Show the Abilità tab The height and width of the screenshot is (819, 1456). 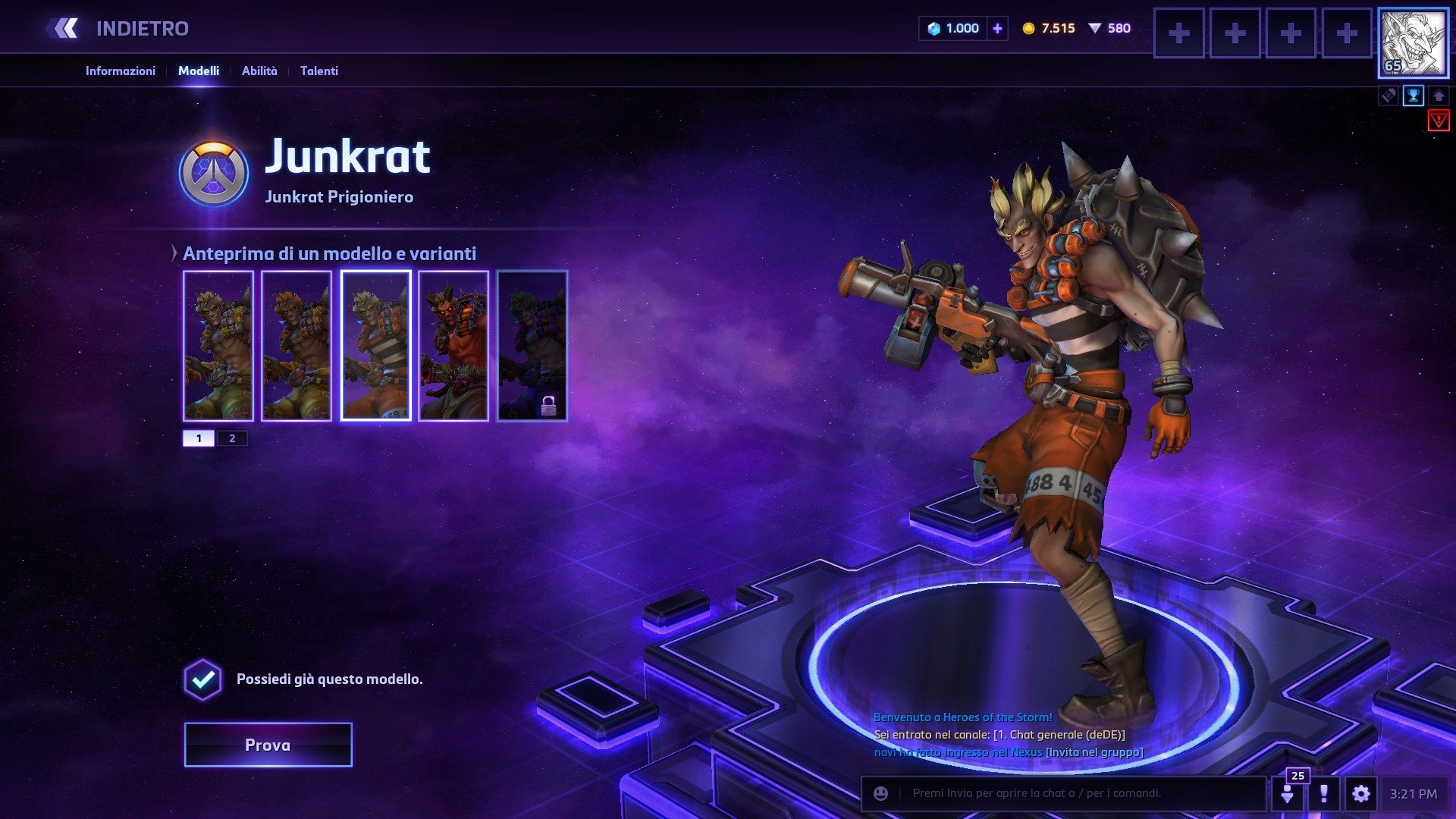point(259,71)
